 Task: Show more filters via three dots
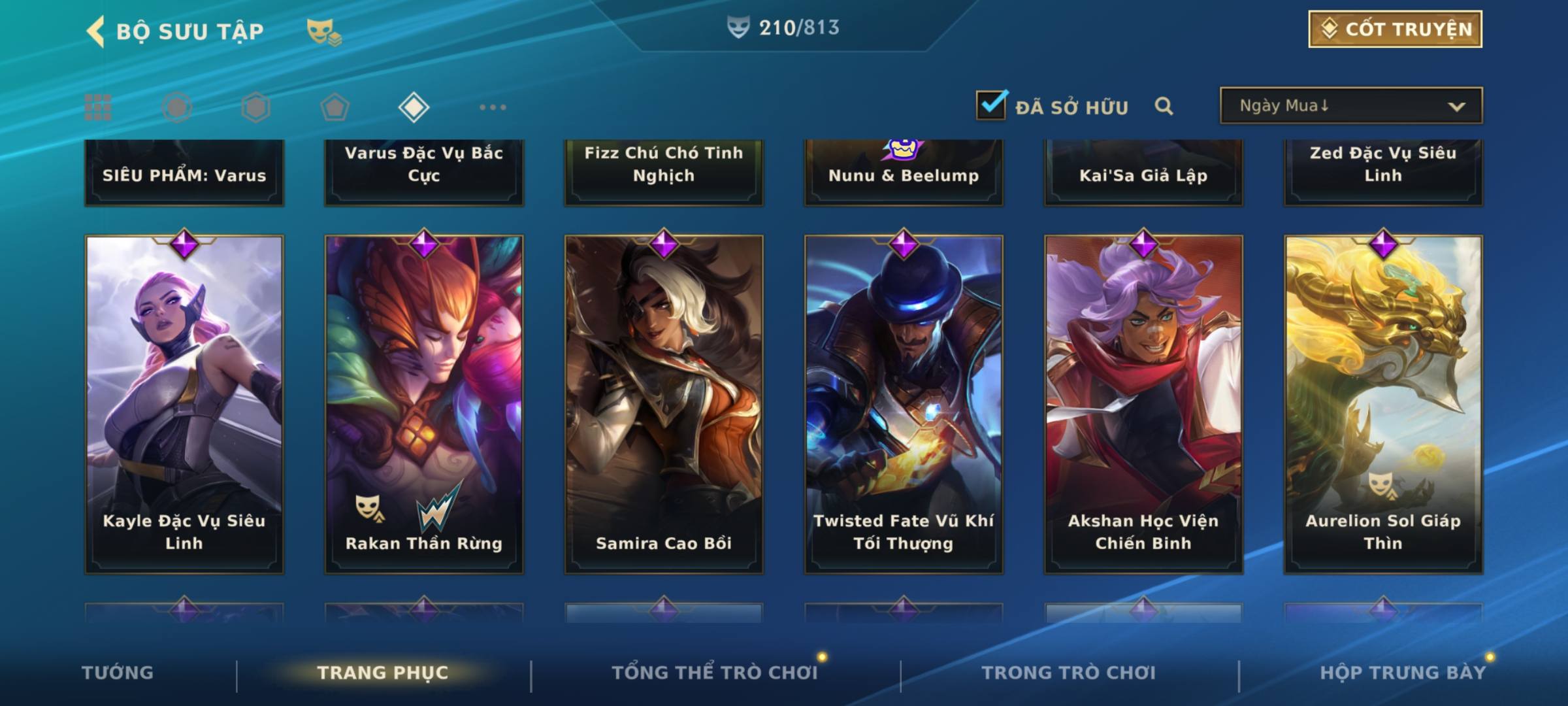[493, 107]
